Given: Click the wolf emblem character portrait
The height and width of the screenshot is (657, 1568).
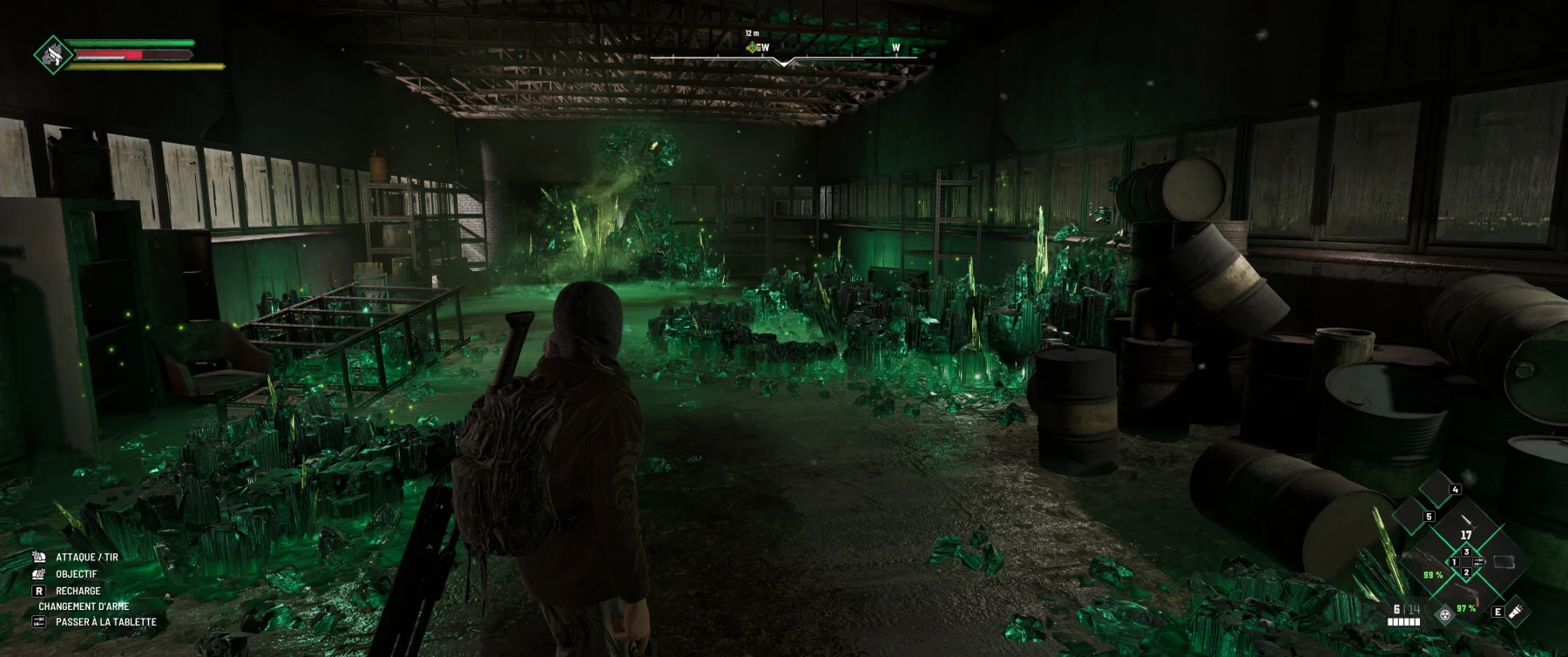Looking at the screenshot, I should (52, 54).
